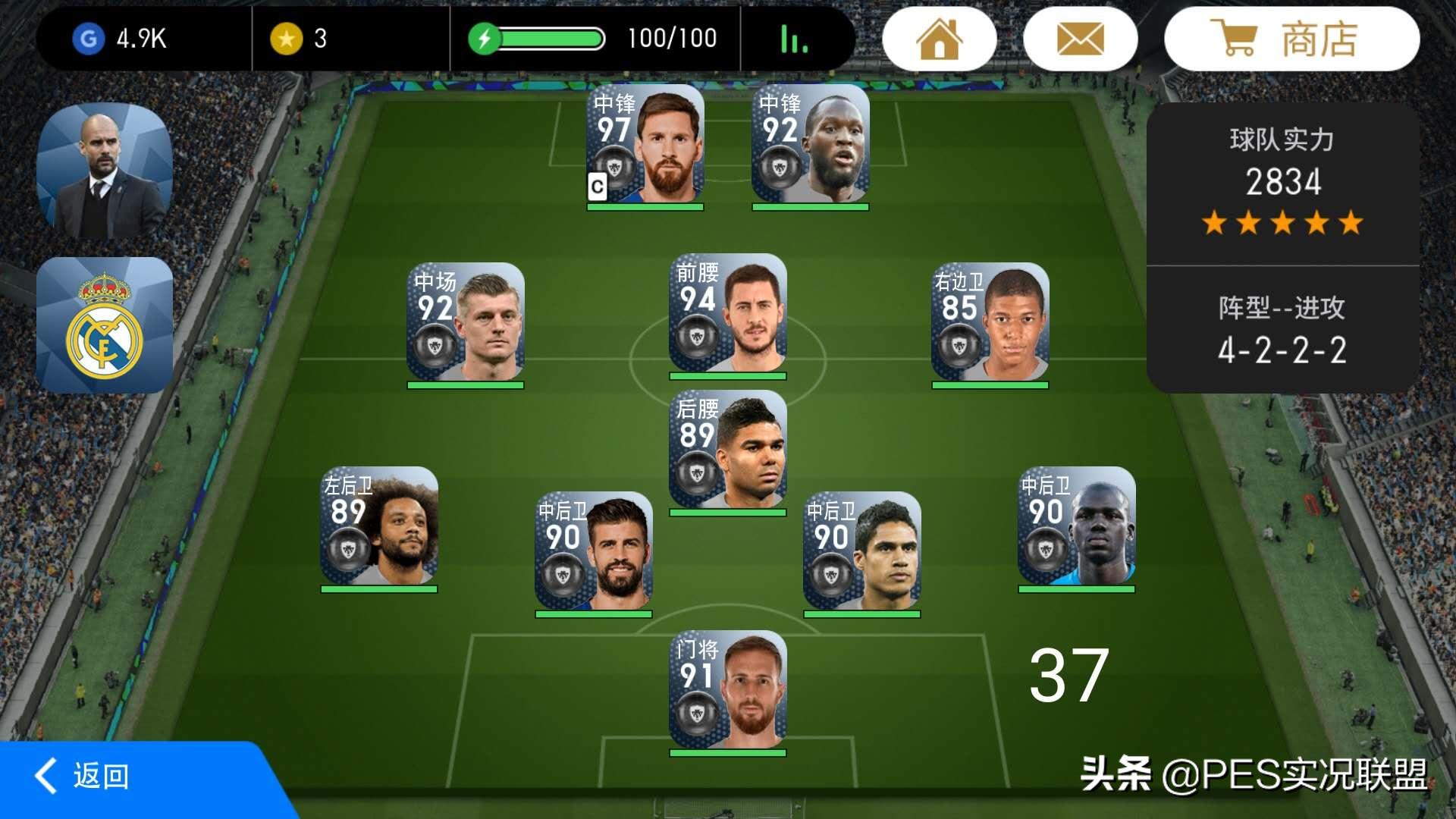Tap the GP coin balance
The width and height of the screenshot is (1456, 819).
(x=121, y=39)
